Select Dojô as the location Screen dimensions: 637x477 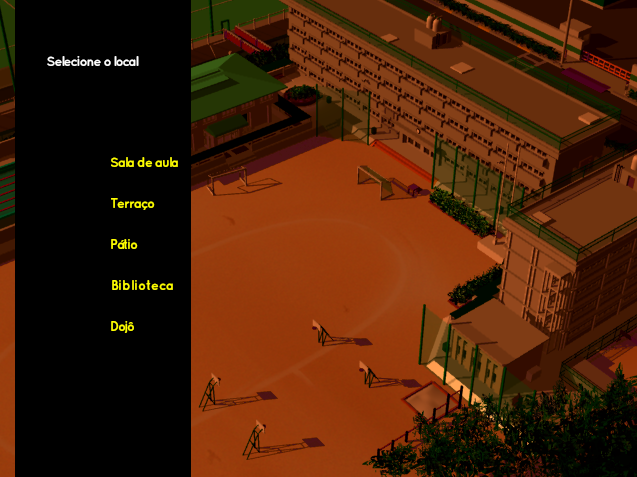[x=122, y=327]
